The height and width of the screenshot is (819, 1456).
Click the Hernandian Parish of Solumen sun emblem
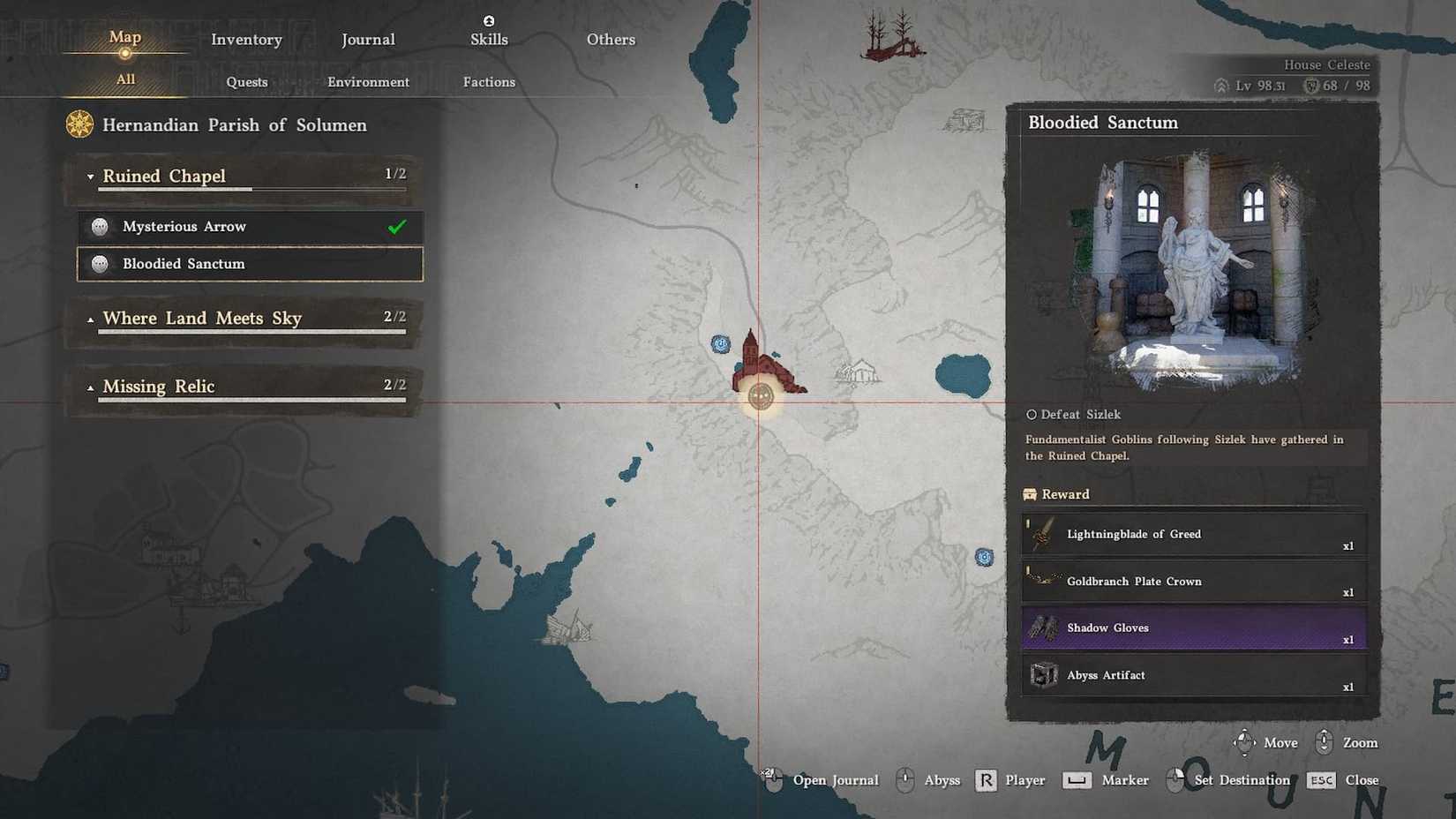(x=78, y=124)
